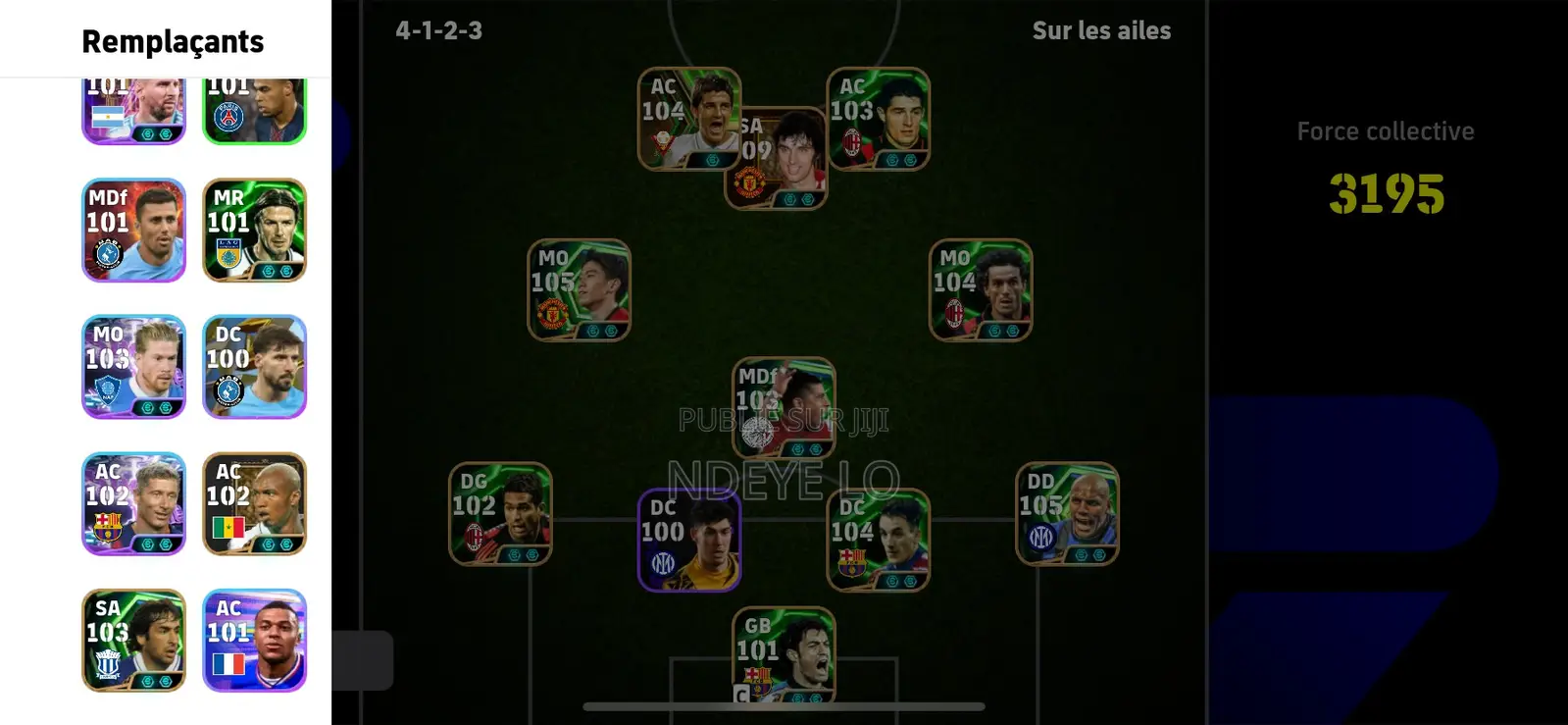Open the 4-1-2-3 formation label
The width and height of the screenshot is (1568, 725).
[x=438, y=30]
